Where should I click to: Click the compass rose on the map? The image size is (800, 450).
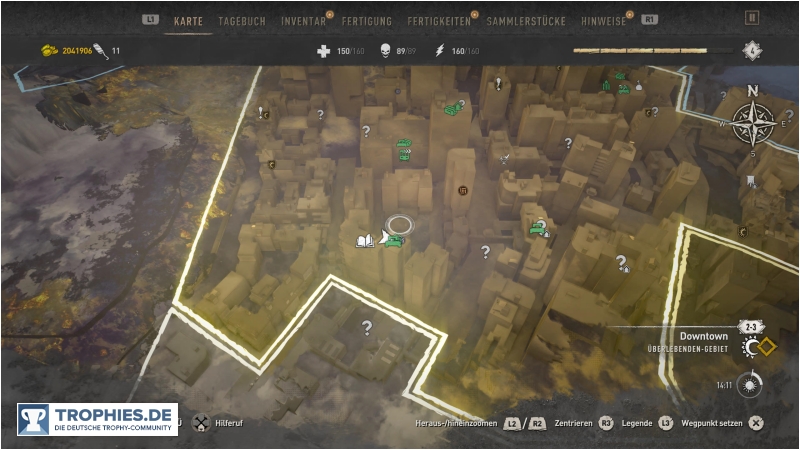(x=751, y=124)
